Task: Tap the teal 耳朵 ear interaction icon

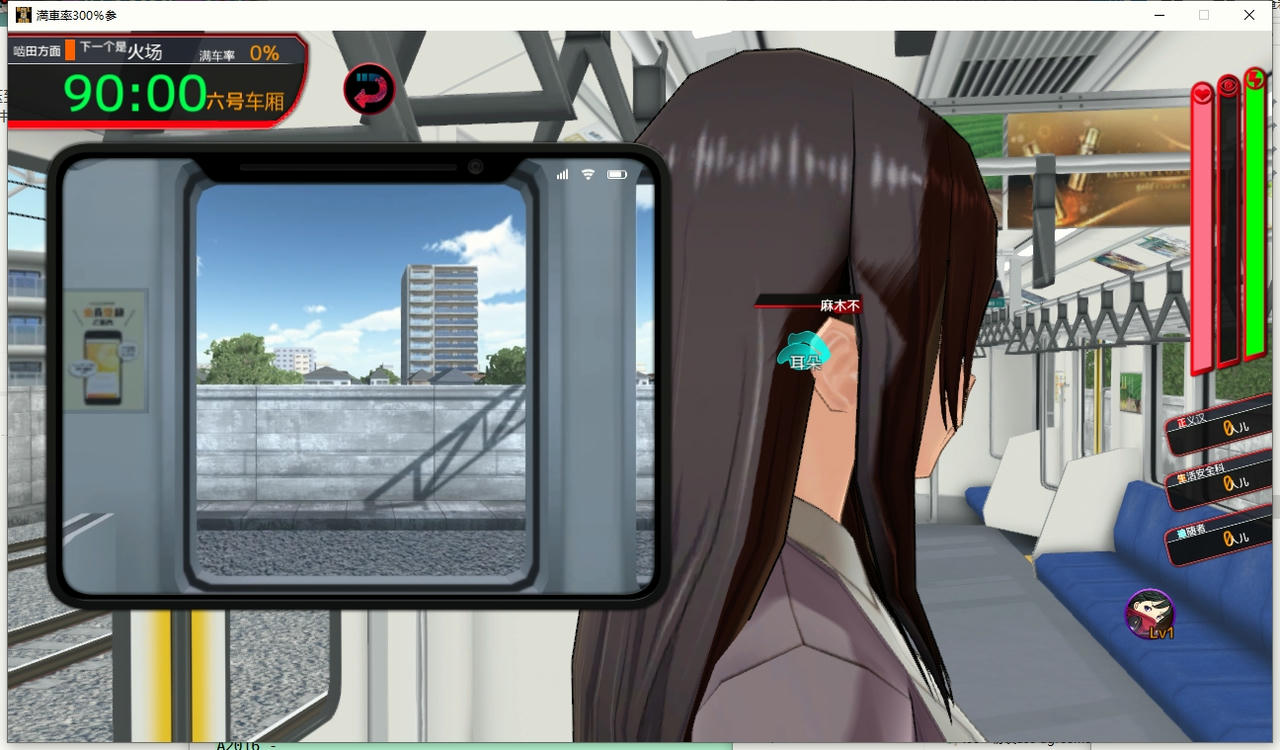Action: tap(801, 352)
